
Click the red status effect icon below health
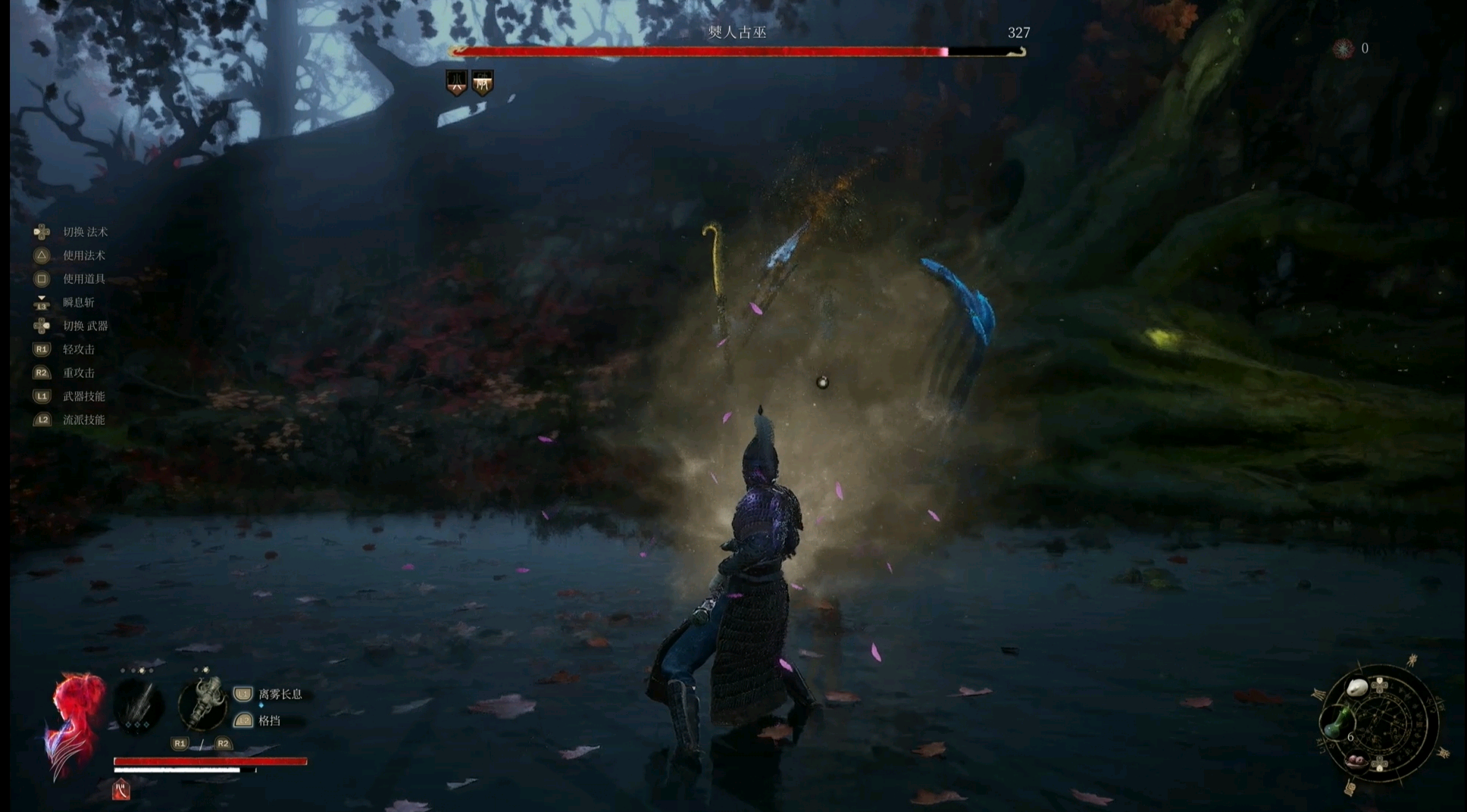(x=121, y=790)
